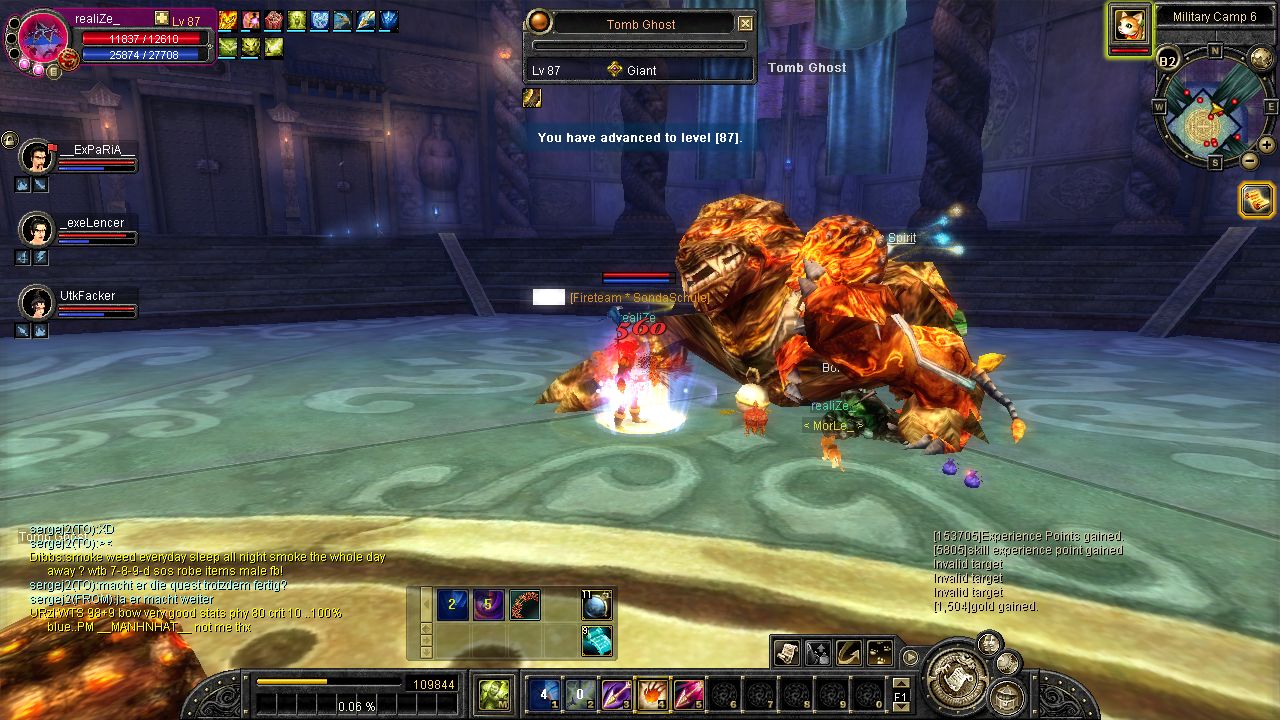Use hotbar slot 4 fire claw skill
Viewport: 1280px width, 720px height.
pyautogui.click(x=651, y=694)
